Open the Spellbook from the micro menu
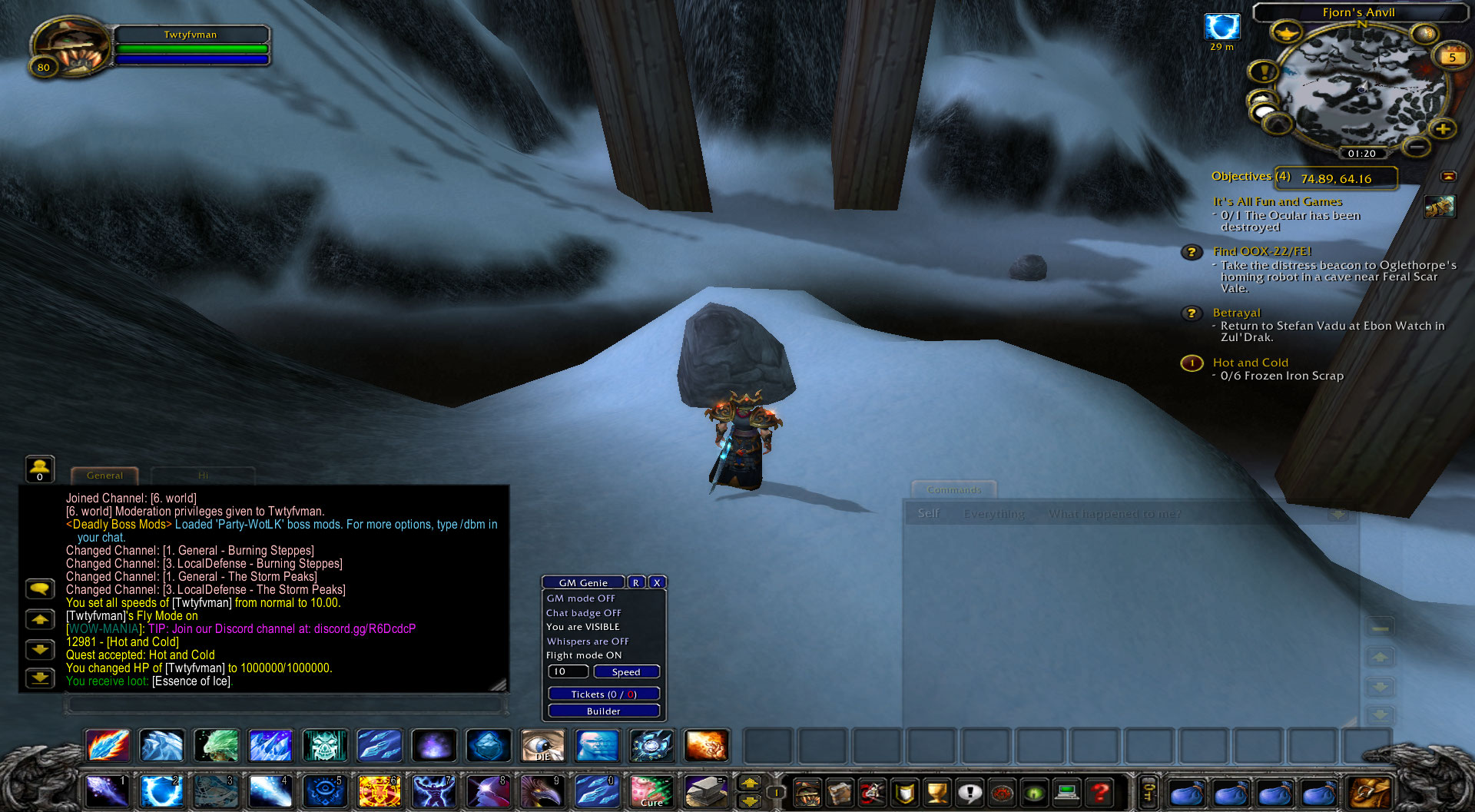Screen dimensions: 1475x812 (837, 791)
